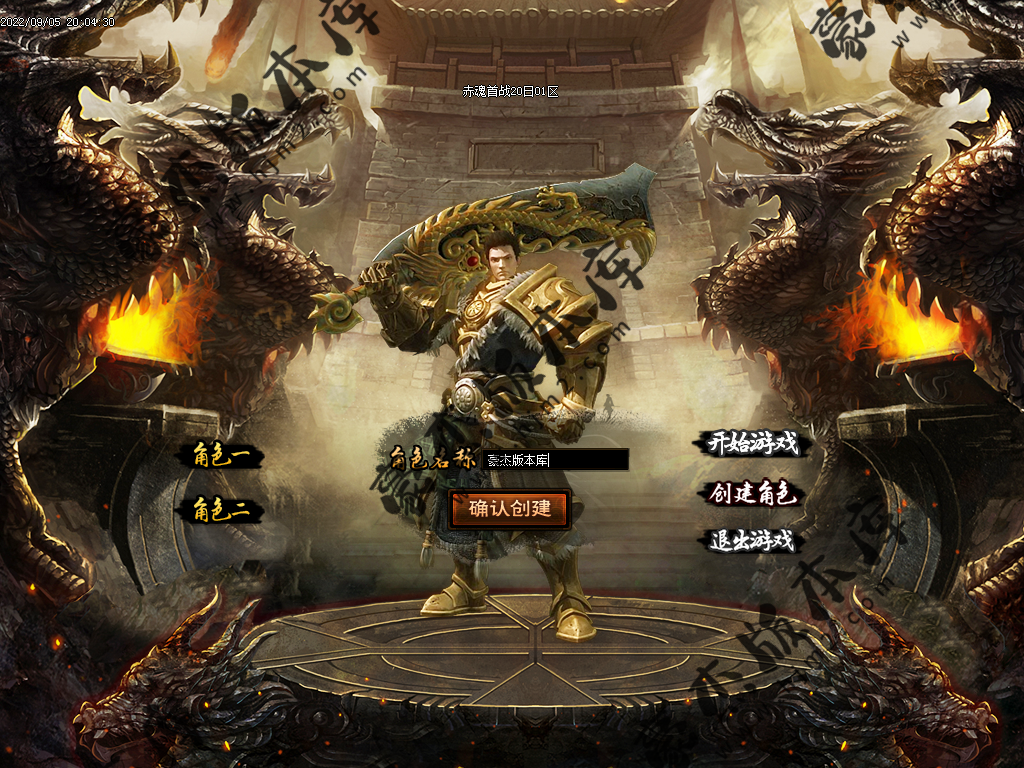The image size is (1024, 768).
Task: Confirm character creation with 确认创建
Action: click(x=510, y=508)
